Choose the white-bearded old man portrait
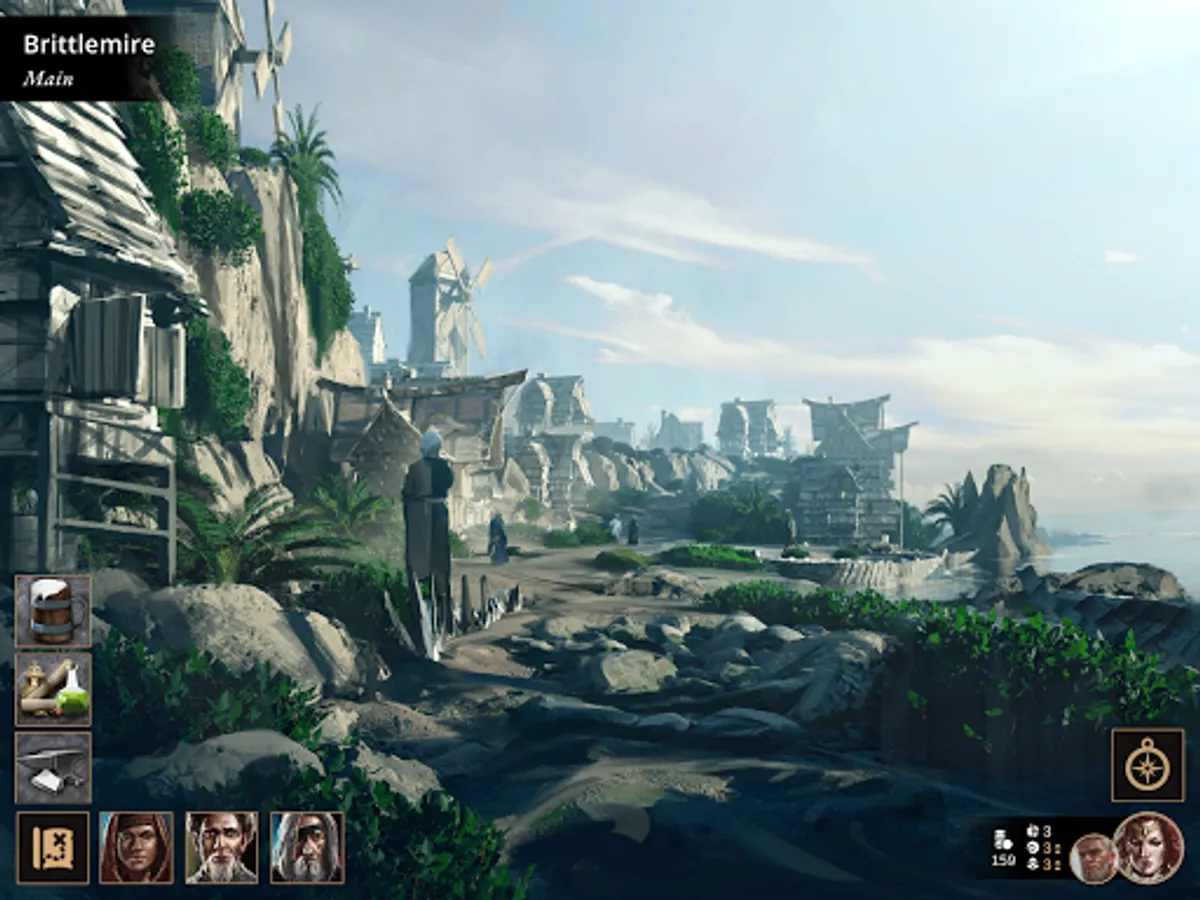This screenshot has height=900, width=1200. click(x=221, y=847)
